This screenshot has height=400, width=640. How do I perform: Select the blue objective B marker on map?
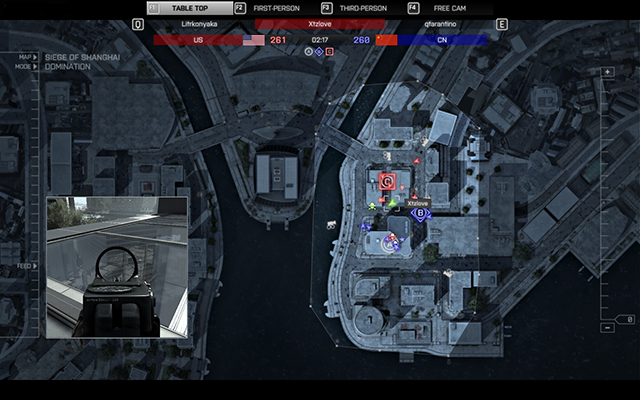tap(421, 214)
